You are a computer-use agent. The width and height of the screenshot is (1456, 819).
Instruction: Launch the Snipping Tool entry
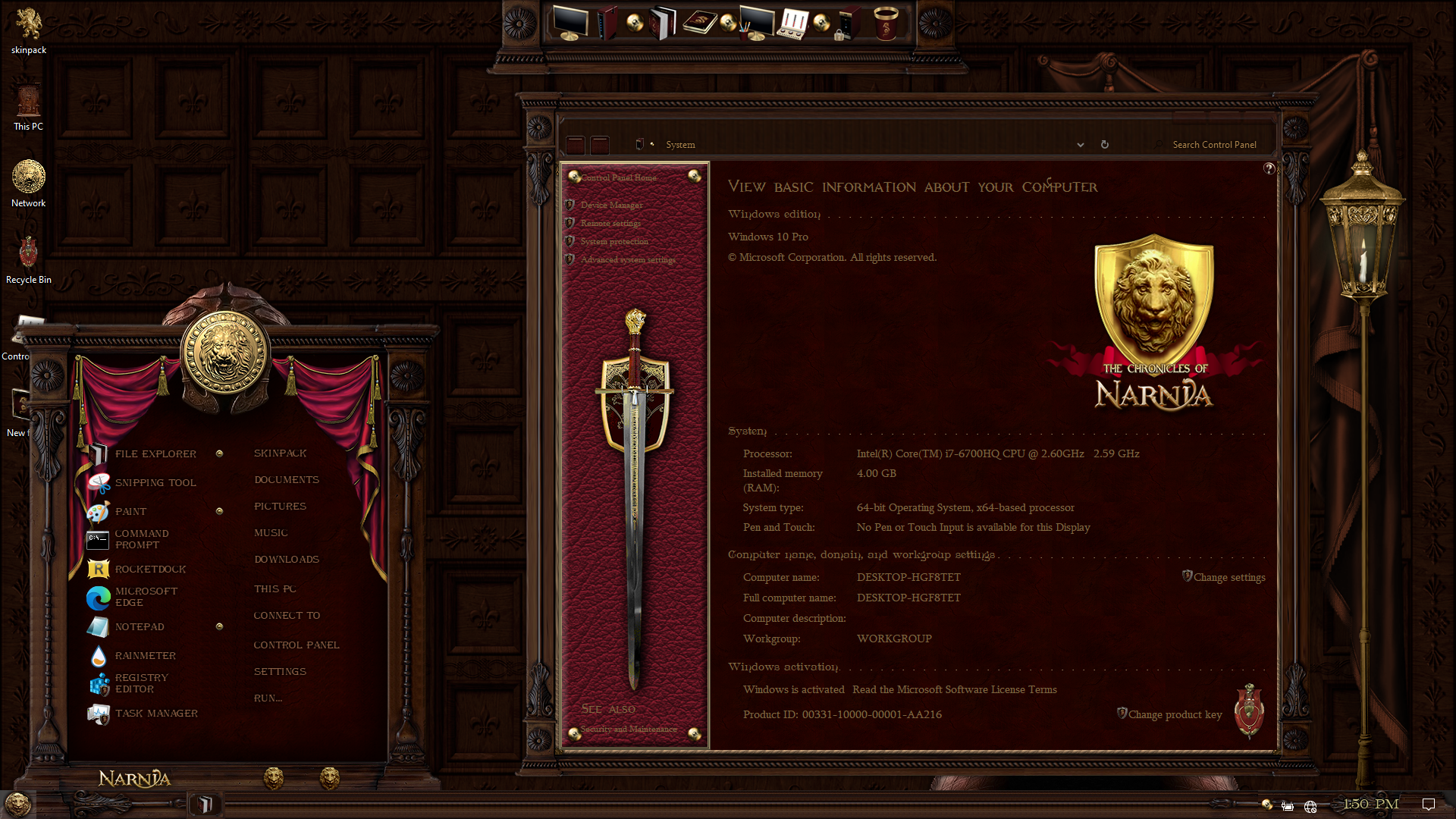[x=155, y=482]
